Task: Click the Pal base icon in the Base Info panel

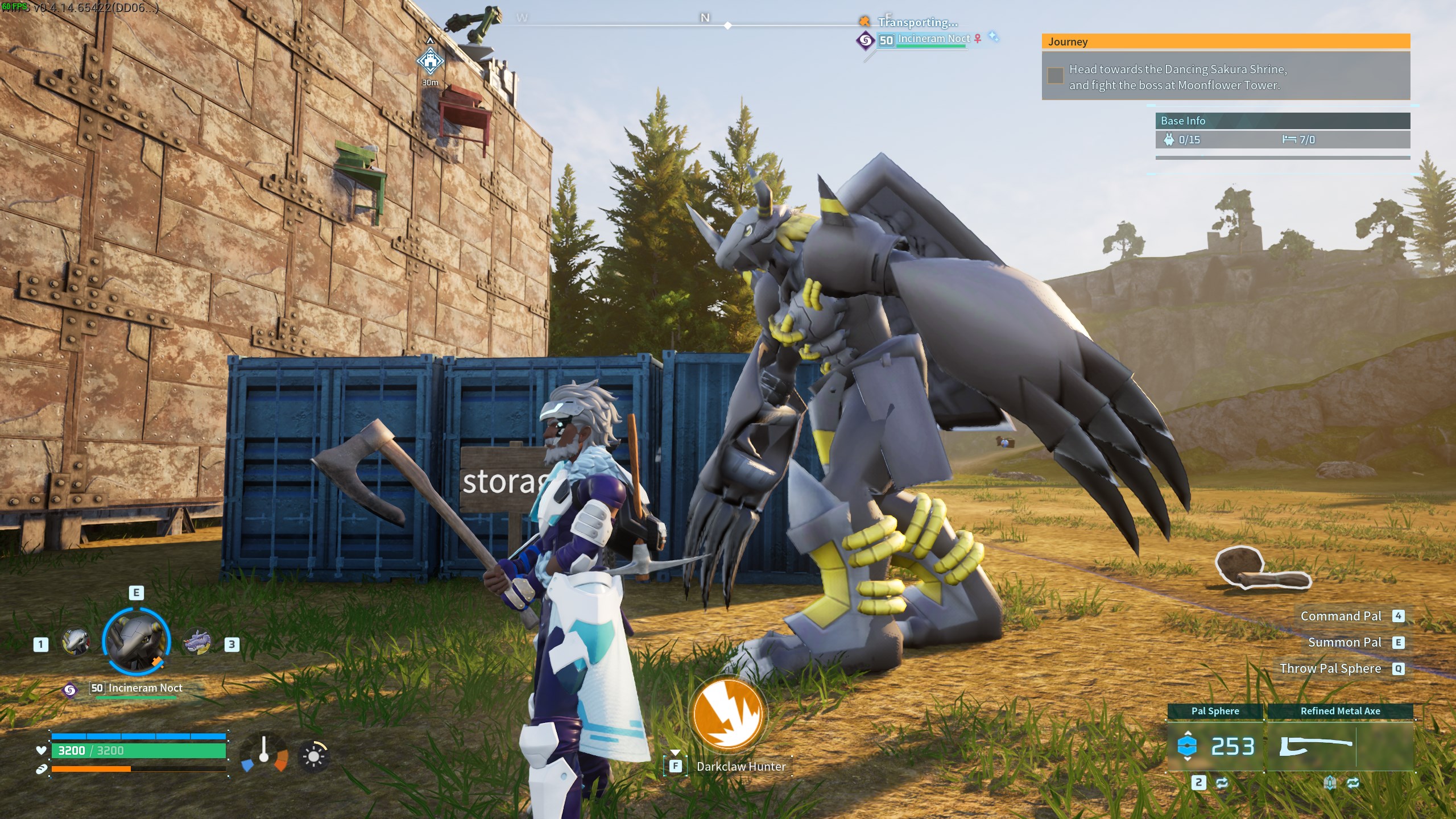Action: pos(1170,139)
